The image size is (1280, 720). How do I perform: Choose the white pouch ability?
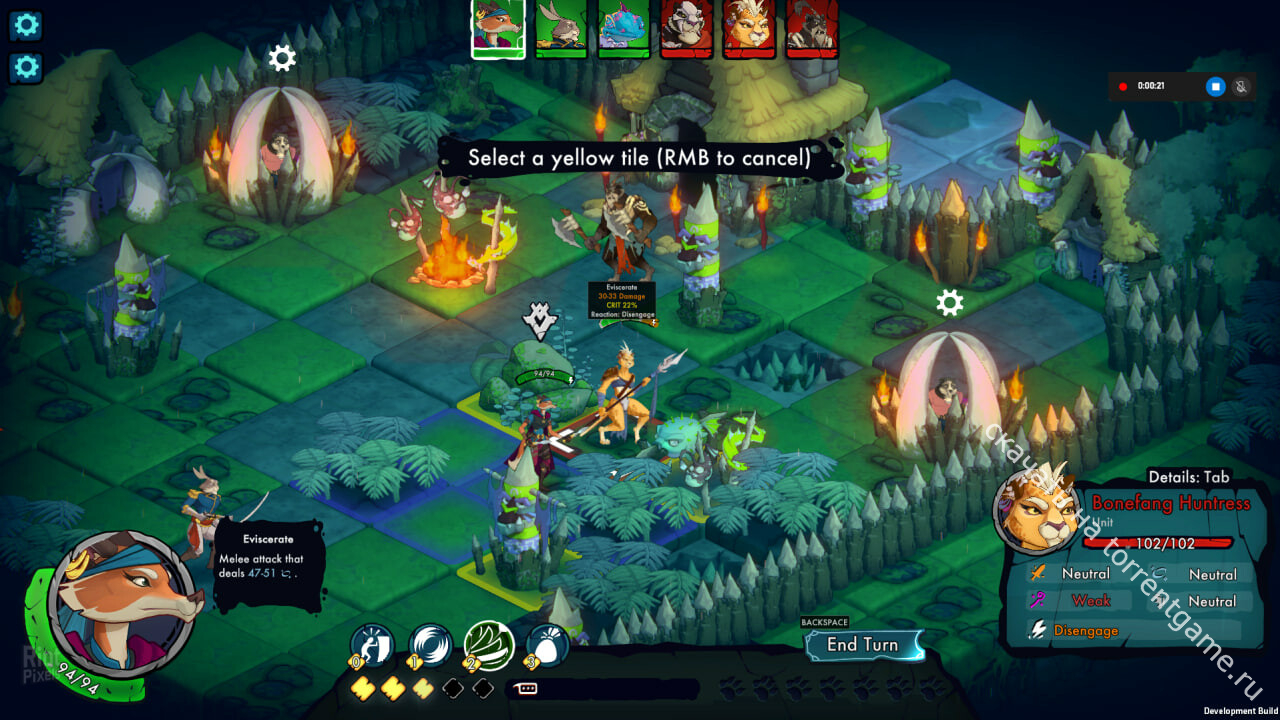546,646
